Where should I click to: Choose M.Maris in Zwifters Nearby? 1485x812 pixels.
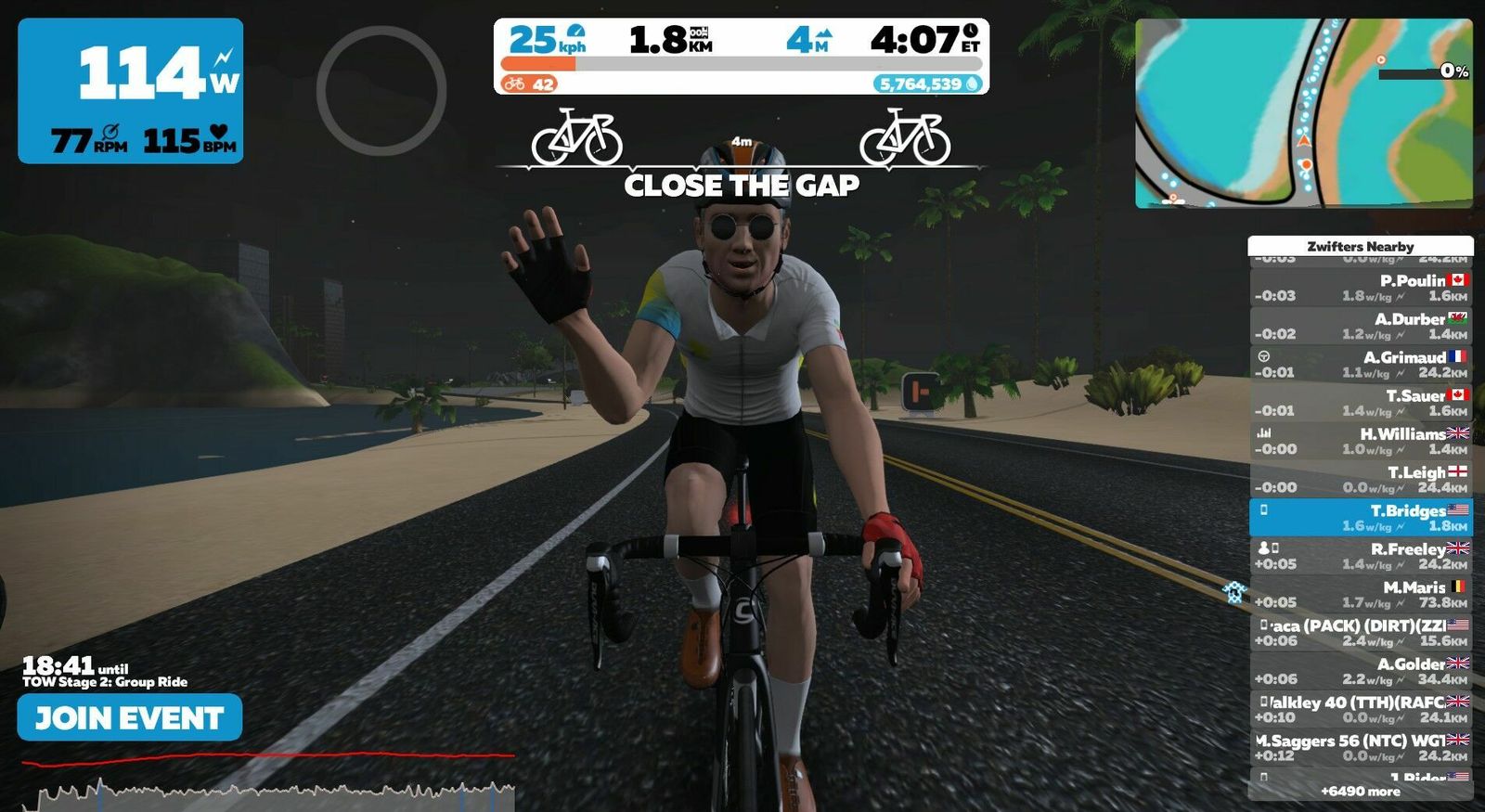[x=1360, y=594]
